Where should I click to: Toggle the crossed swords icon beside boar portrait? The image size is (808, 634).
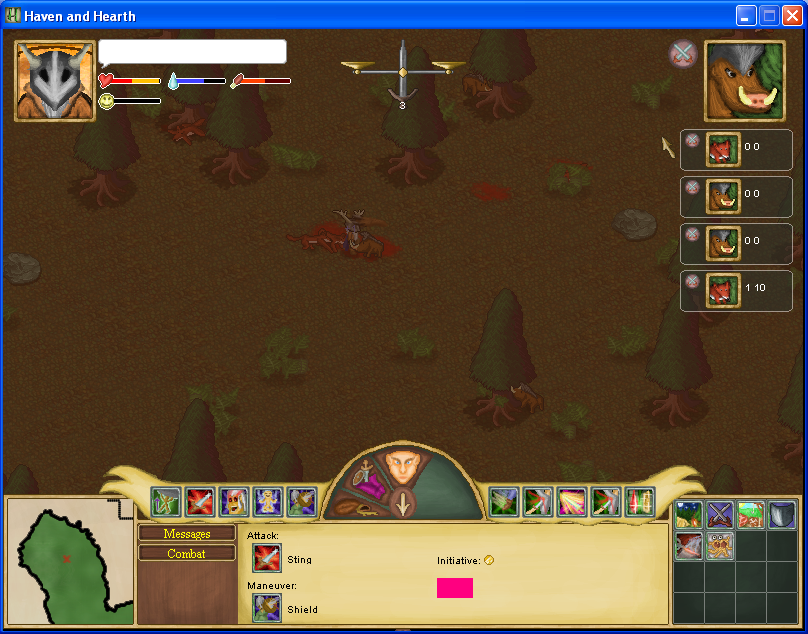point(682,53)
